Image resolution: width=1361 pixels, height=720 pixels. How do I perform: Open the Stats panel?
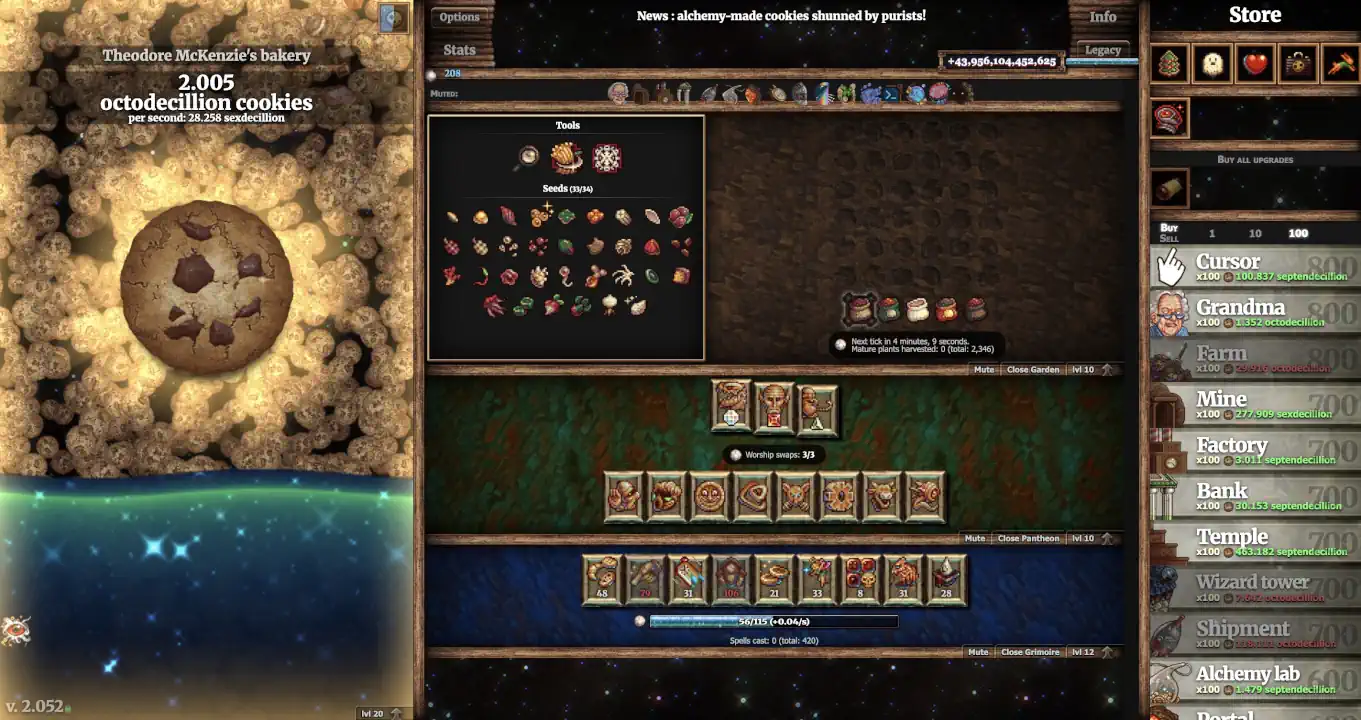tap(459, 49)
